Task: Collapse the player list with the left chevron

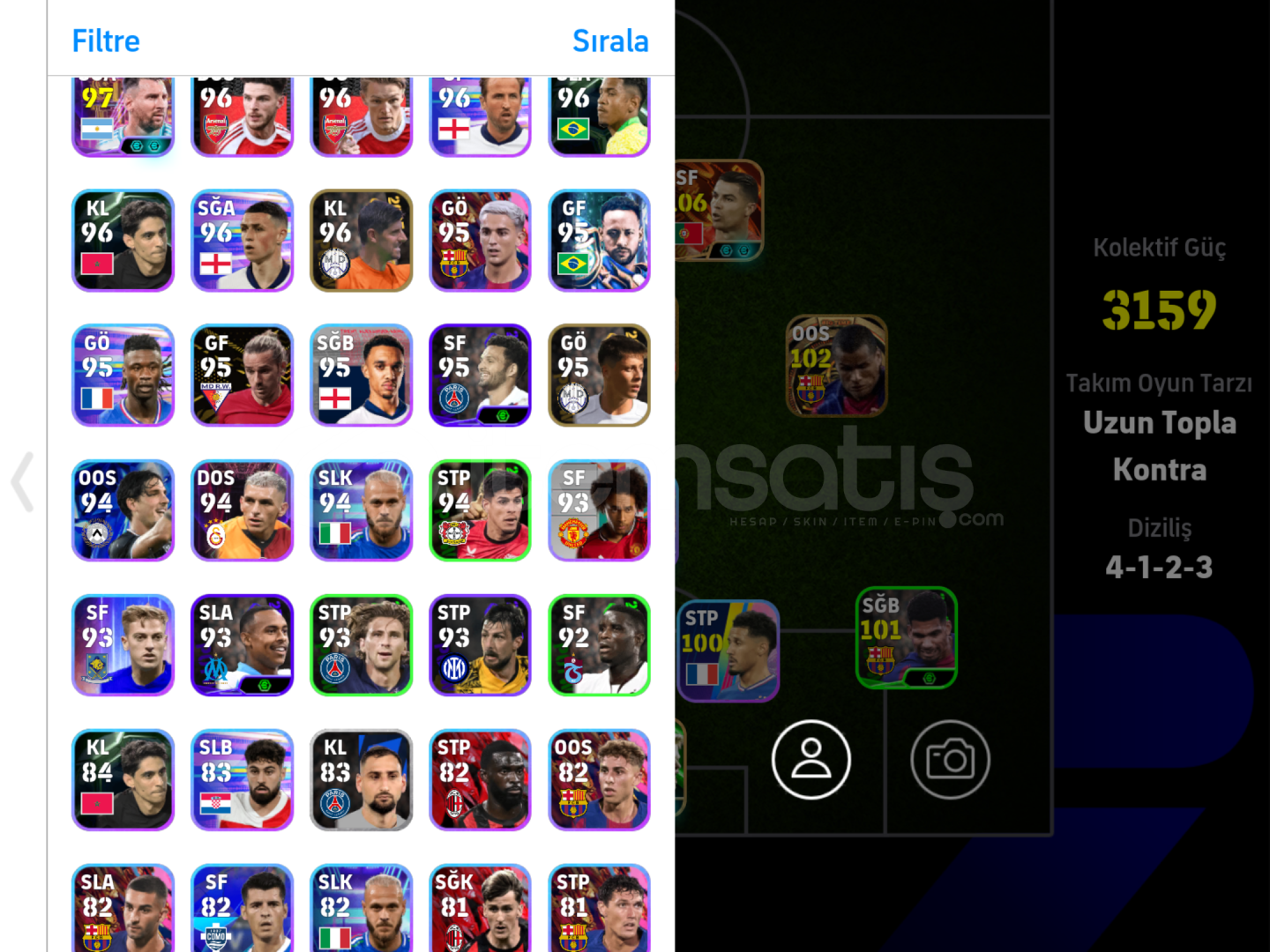Action: (20, 482)
